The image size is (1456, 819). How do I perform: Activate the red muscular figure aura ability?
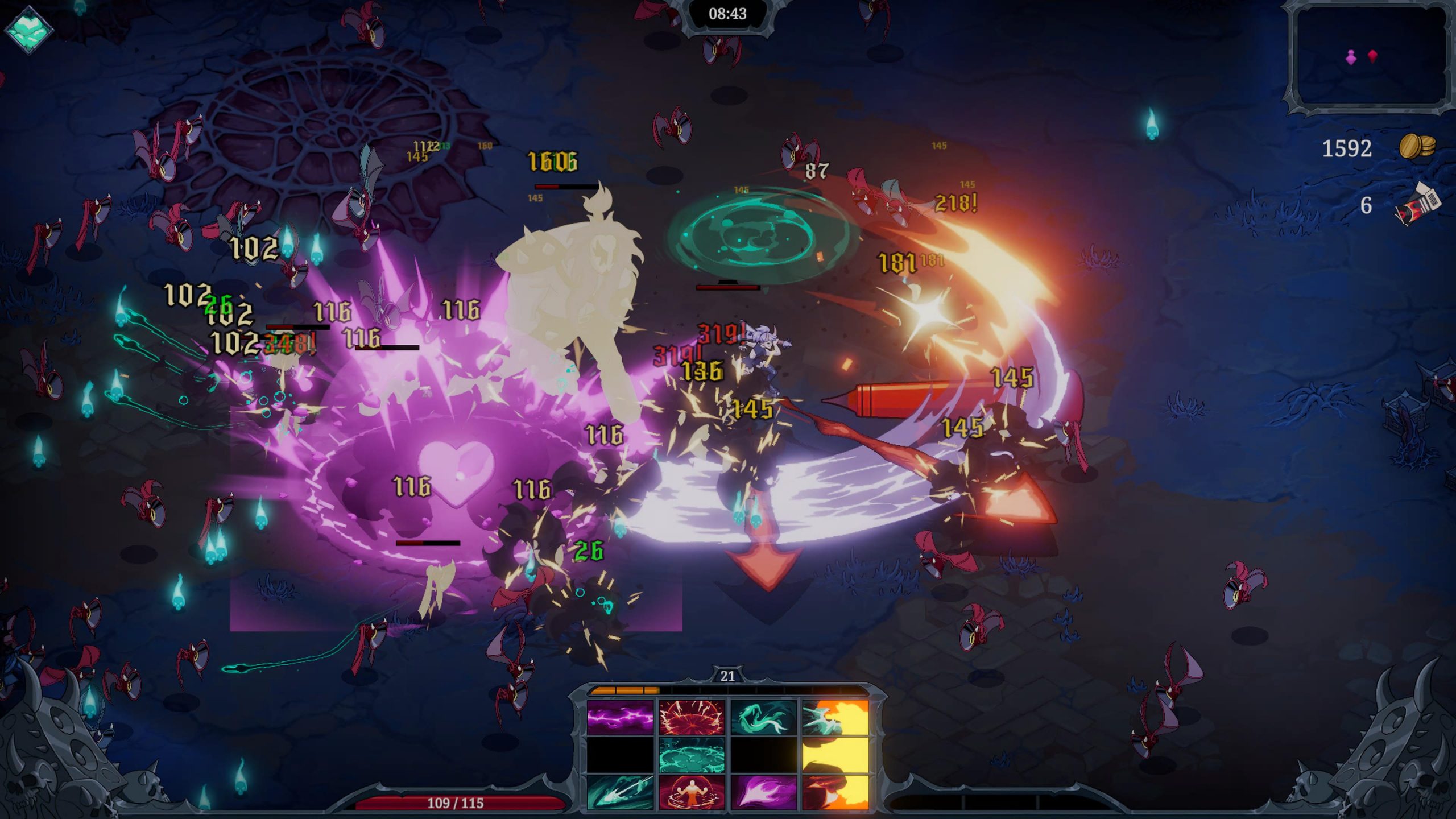coord(692,791)
